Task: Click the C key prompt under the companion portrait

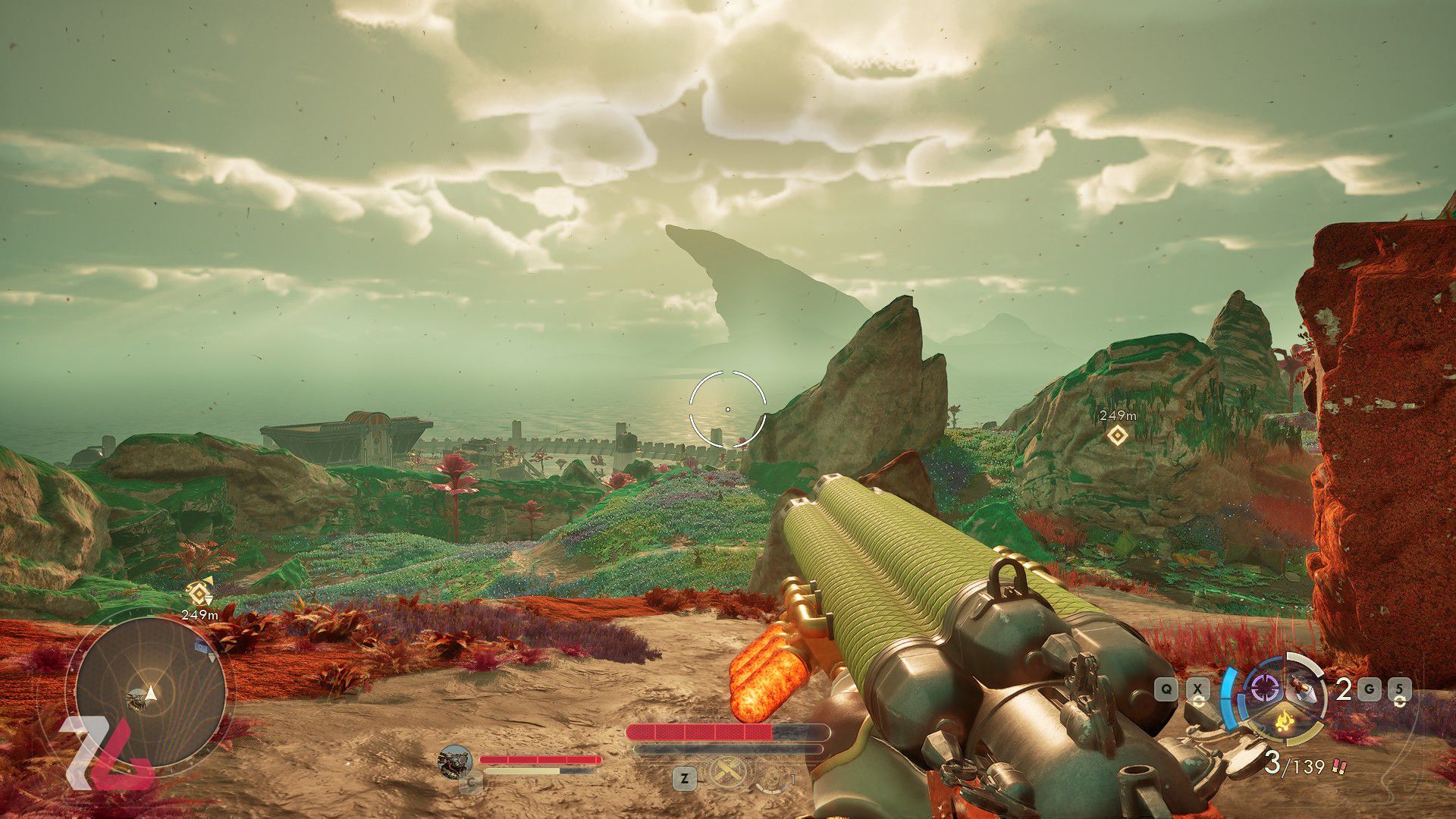Action: point(470,783)
